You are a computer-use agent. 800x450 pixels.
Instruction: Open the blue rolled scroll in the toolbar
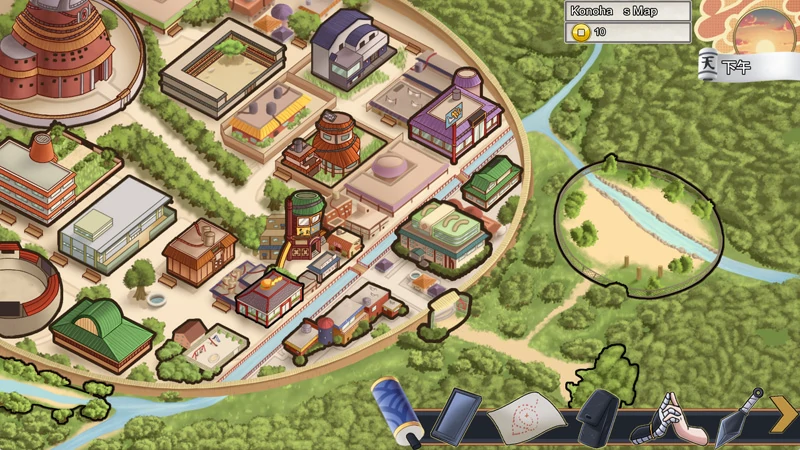(398, 408)
